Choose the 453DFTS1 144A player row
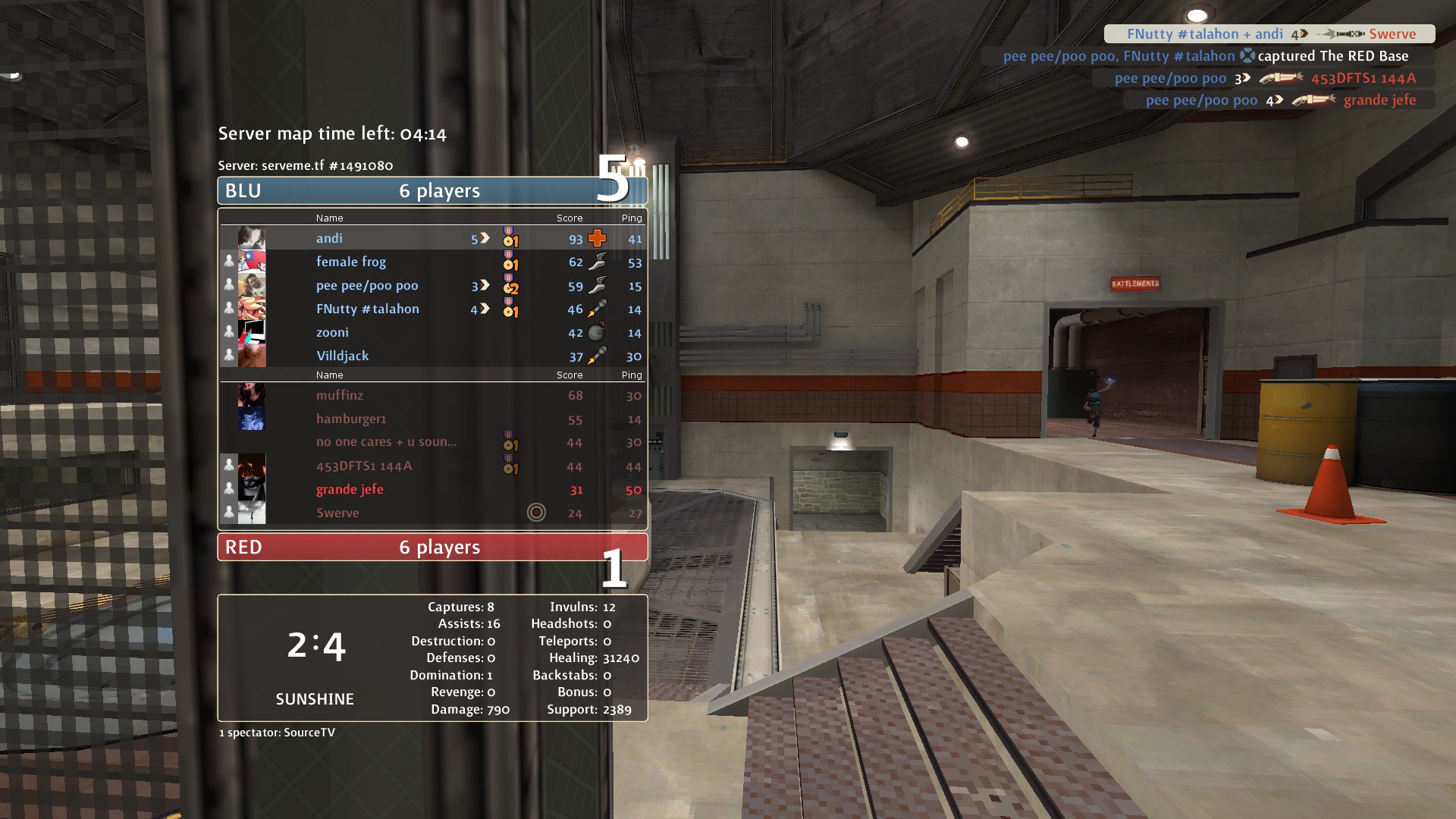The height and width of the screenshot is (819, 1456). [x=364, y=466]
